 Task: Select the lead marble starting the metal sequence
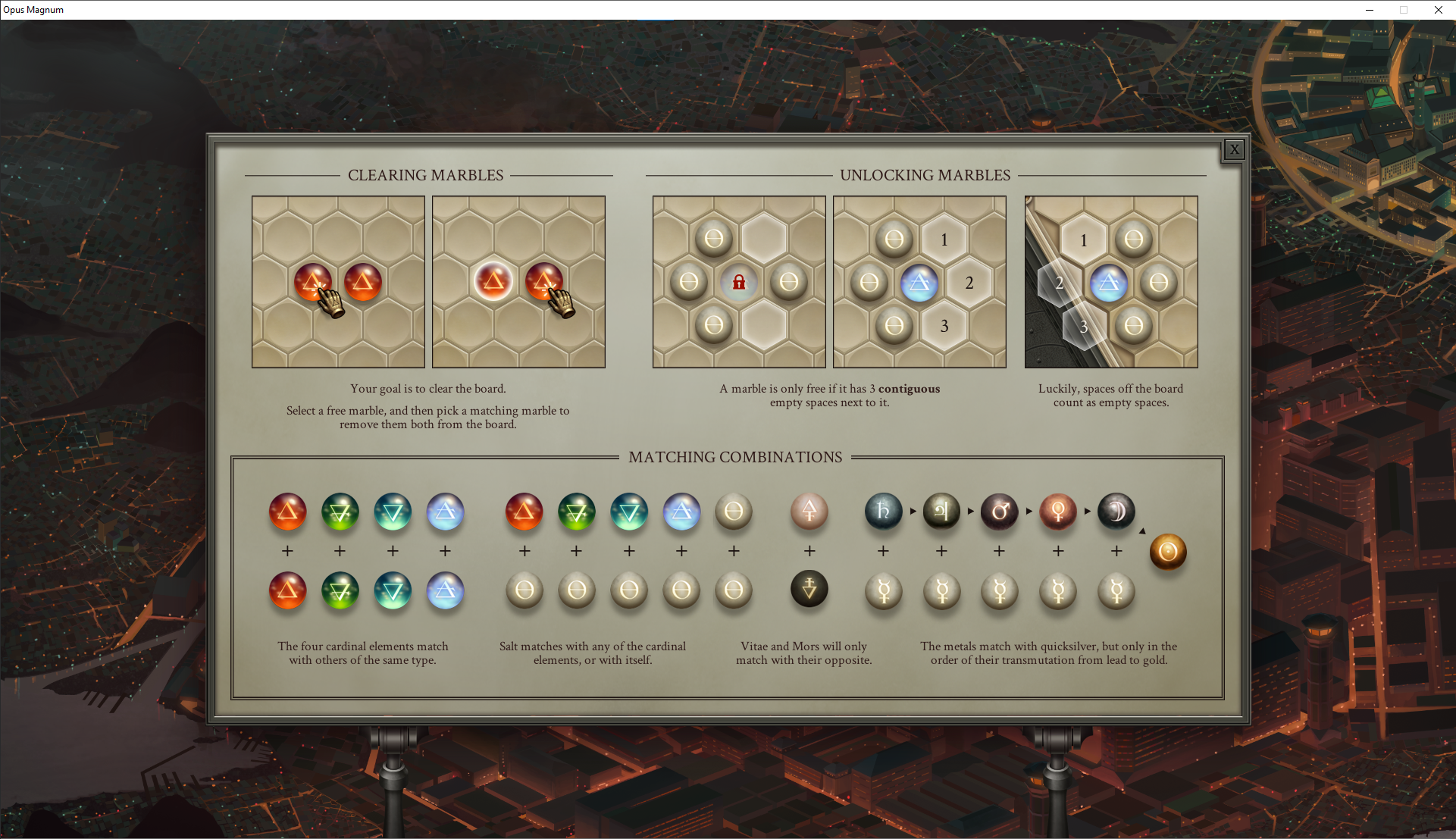tap(883, 512)
